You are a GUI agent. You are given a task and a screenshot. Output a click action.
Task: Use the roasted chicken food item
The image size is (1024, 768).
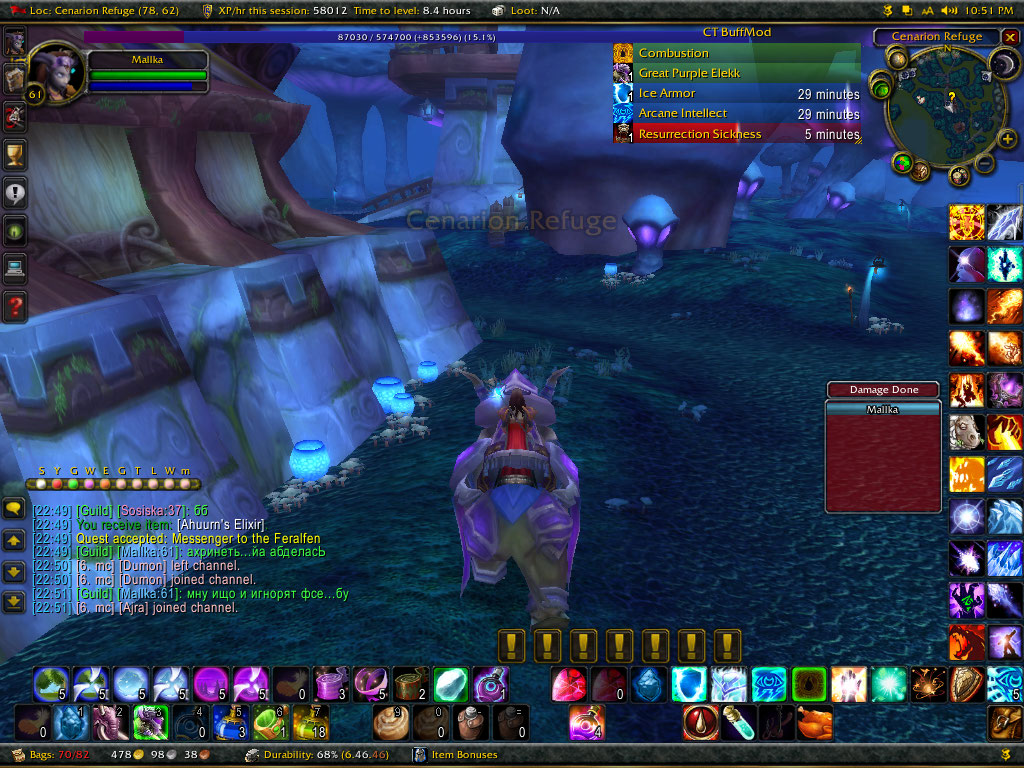click(815, 722)
